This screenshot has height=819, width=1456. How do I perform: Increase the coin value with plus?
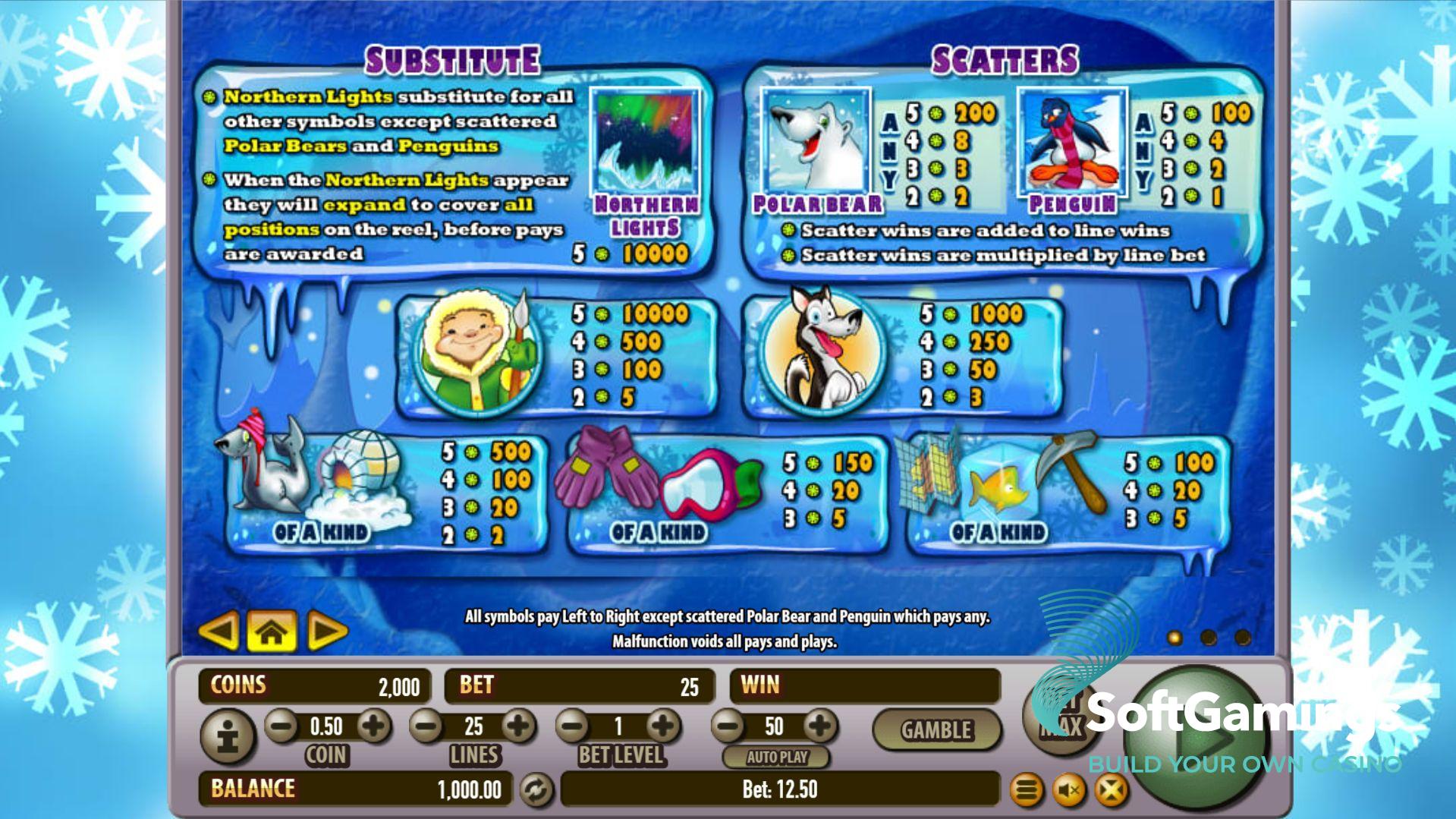(373, 726)
